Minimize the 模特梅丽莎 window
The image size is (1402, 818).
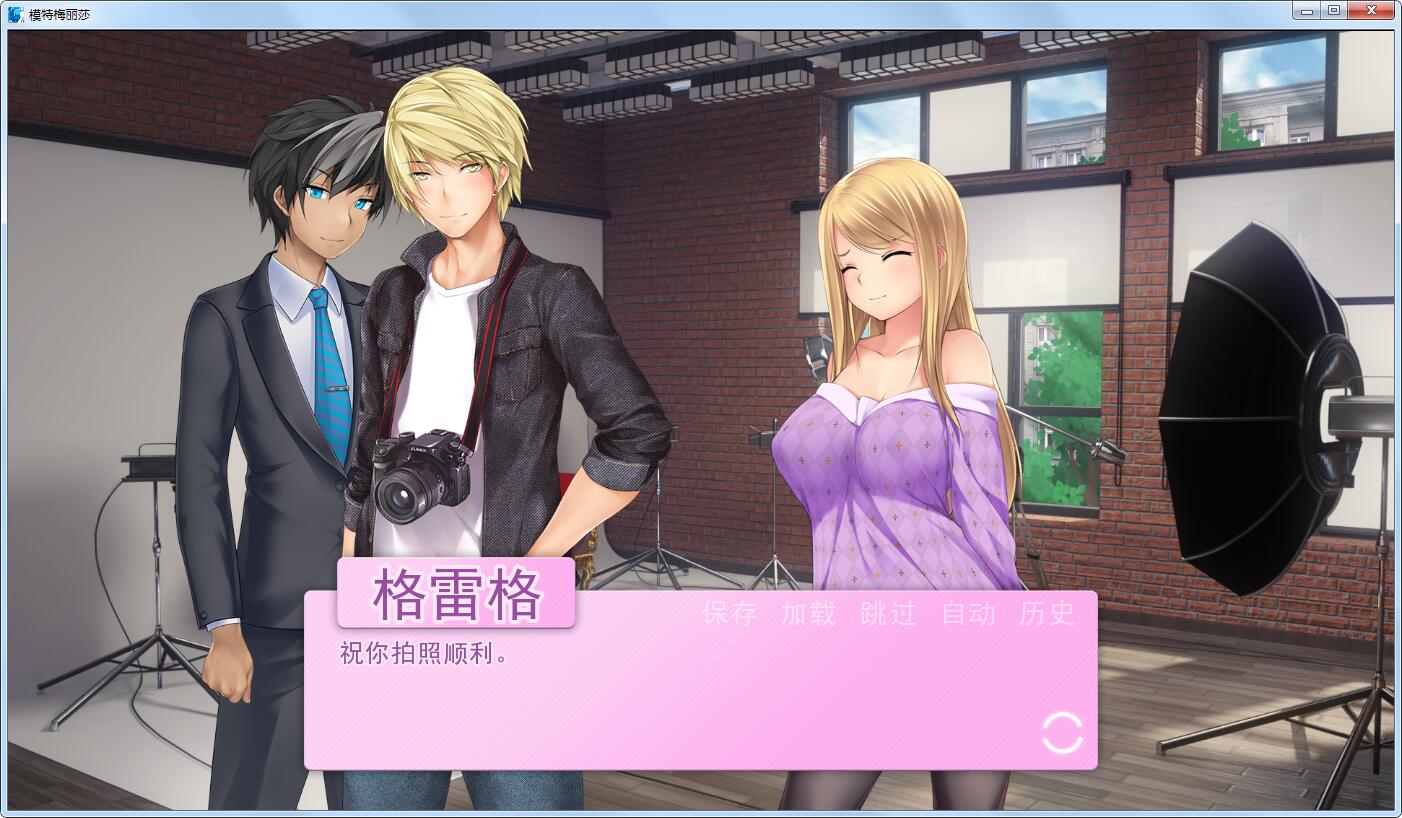click(1307, 10)
